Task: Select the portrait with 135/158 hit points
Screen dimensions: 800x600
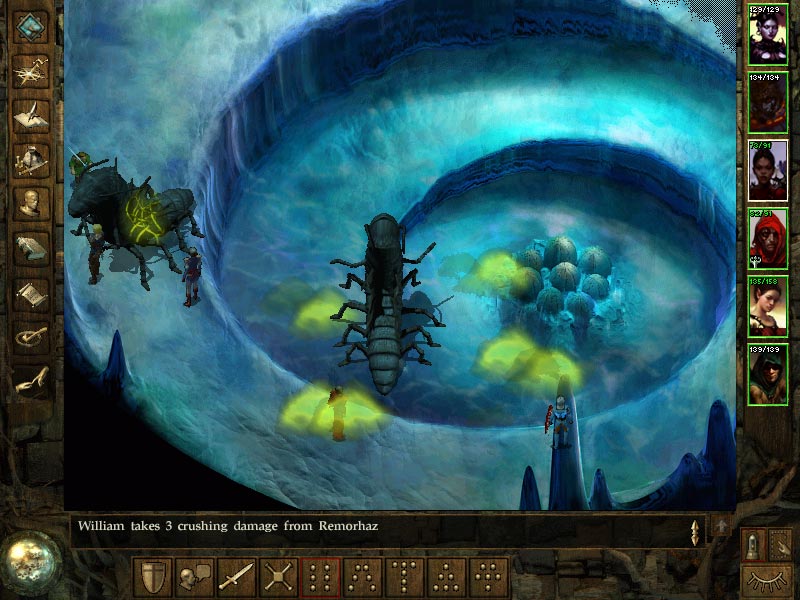Action: (768, 306)
